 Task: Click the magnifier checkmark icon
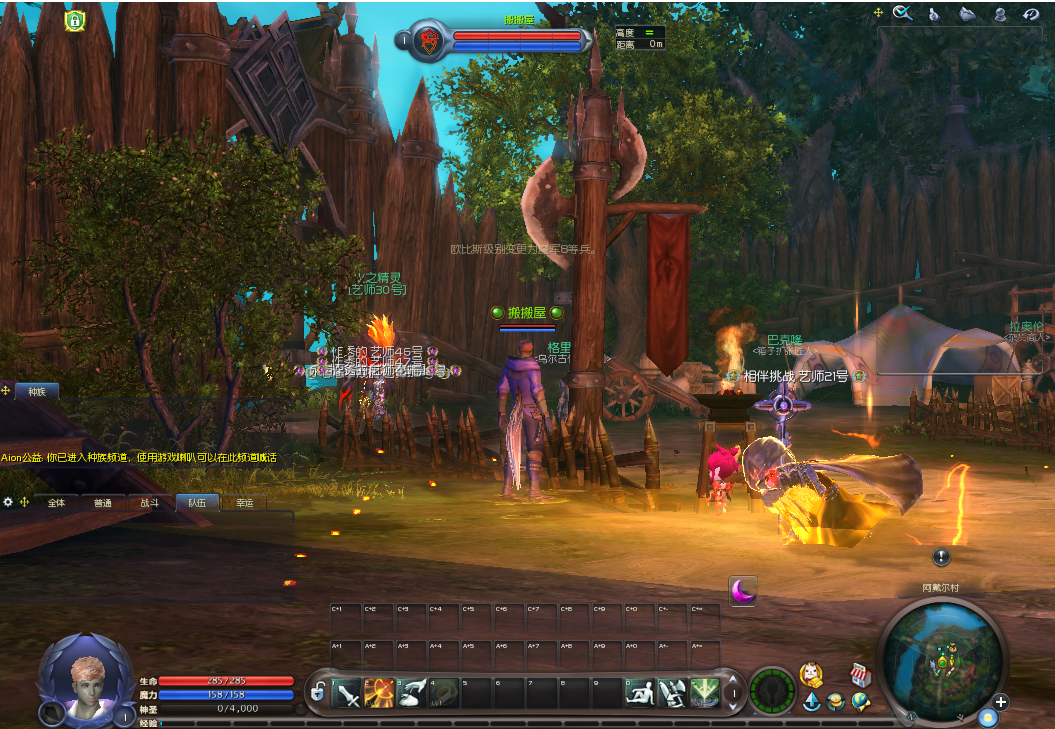pyautogui.click(x=902, y=13)
